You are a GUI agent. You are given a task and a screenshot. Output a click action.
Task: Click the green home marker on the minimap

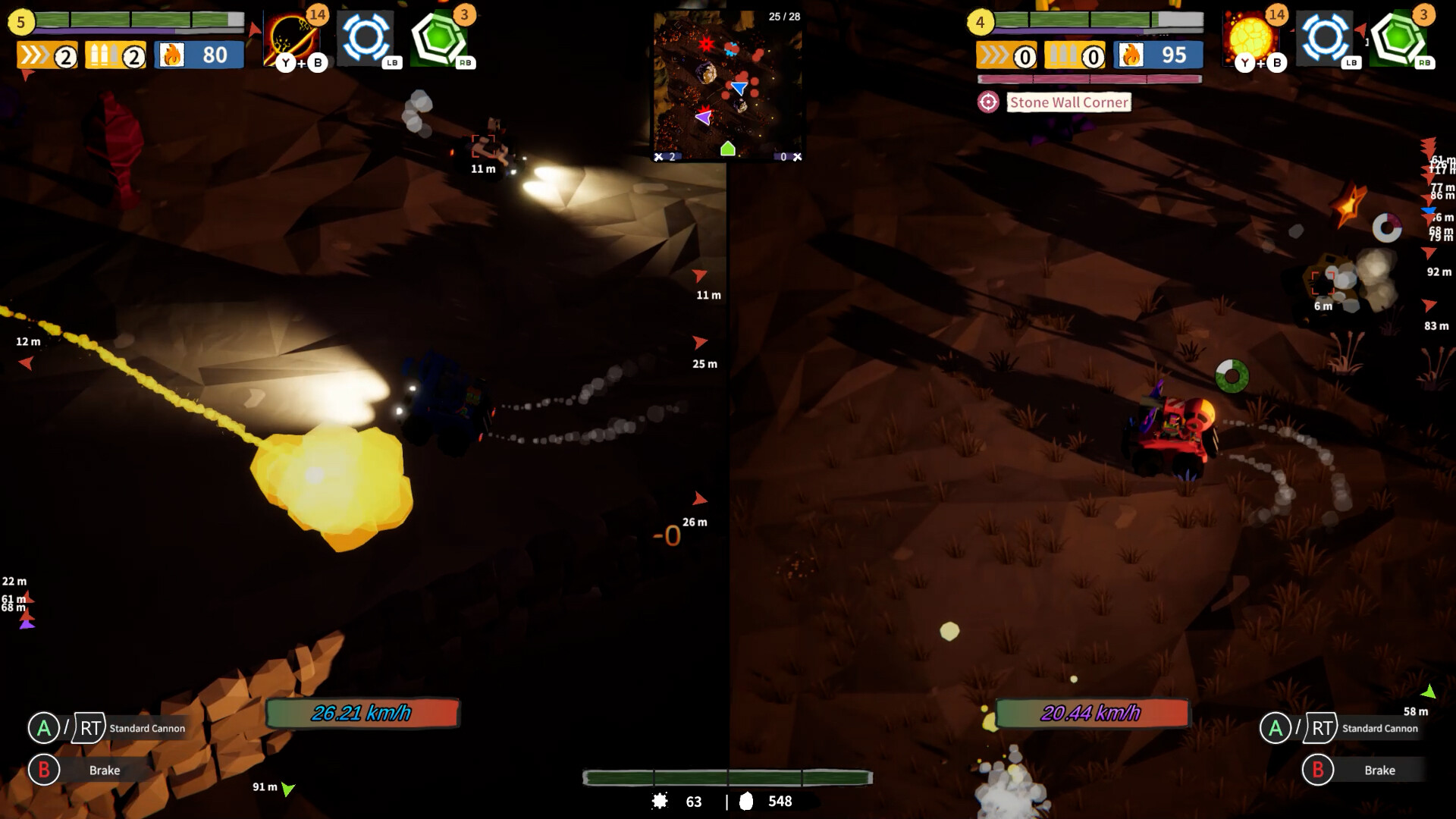(728, 149)
